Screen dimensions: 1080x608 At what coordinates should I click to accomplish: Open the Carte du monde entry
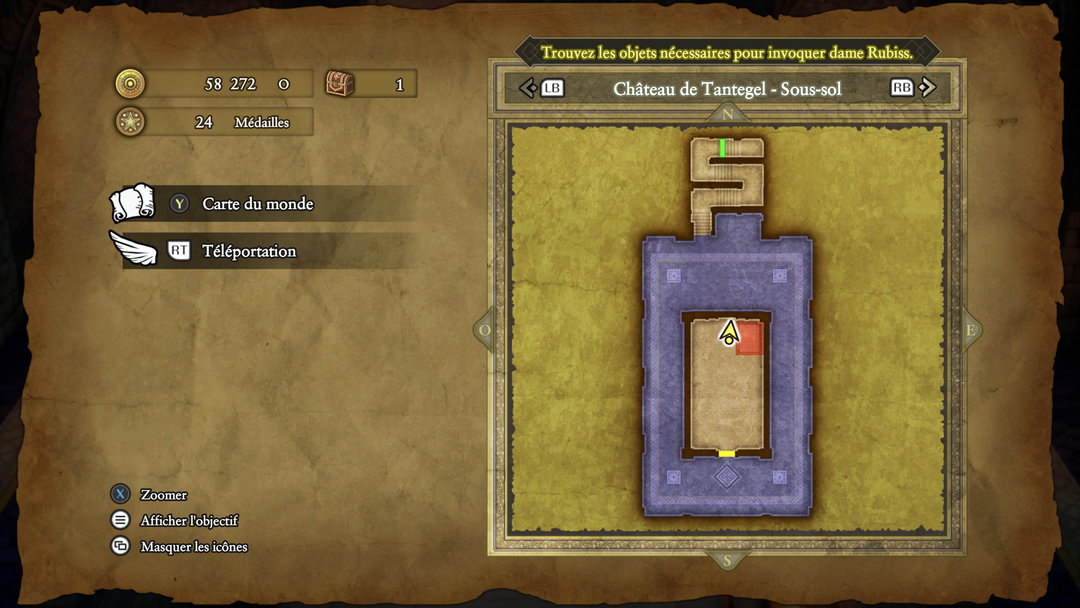[258, 204]
